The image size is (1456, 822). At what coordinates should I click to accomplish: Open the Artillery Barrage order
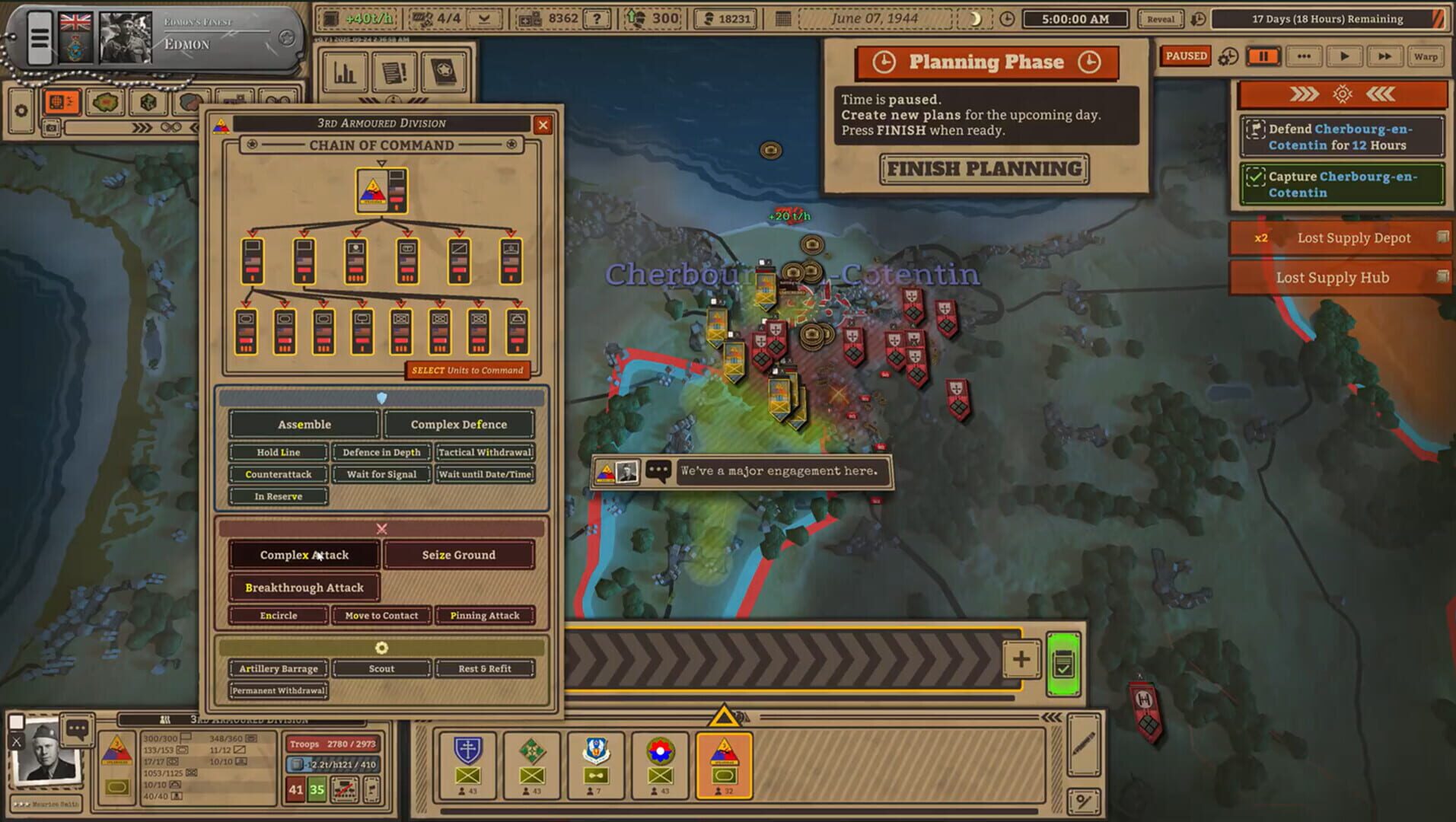tap(279, 668)
